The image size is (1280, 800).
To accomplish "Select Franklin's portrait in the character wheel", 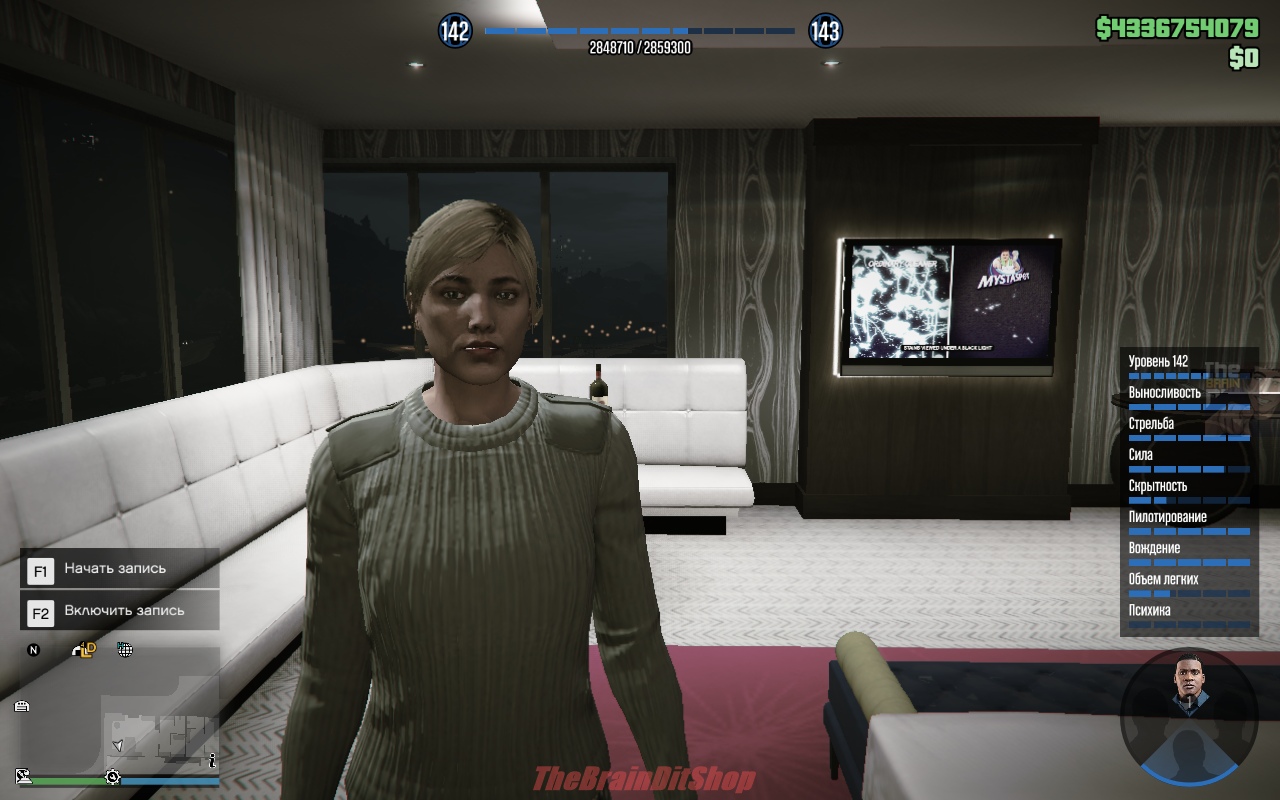I will point(1188,689).
